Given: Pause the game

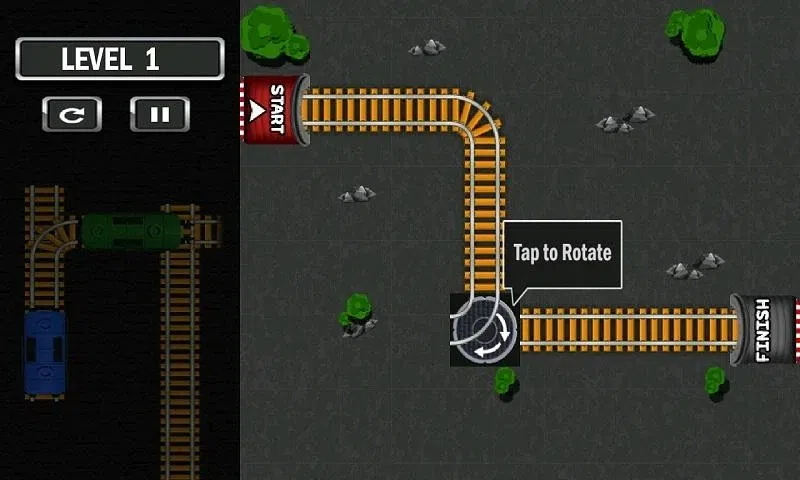Looking at the screenshot, I should point(159,114).
